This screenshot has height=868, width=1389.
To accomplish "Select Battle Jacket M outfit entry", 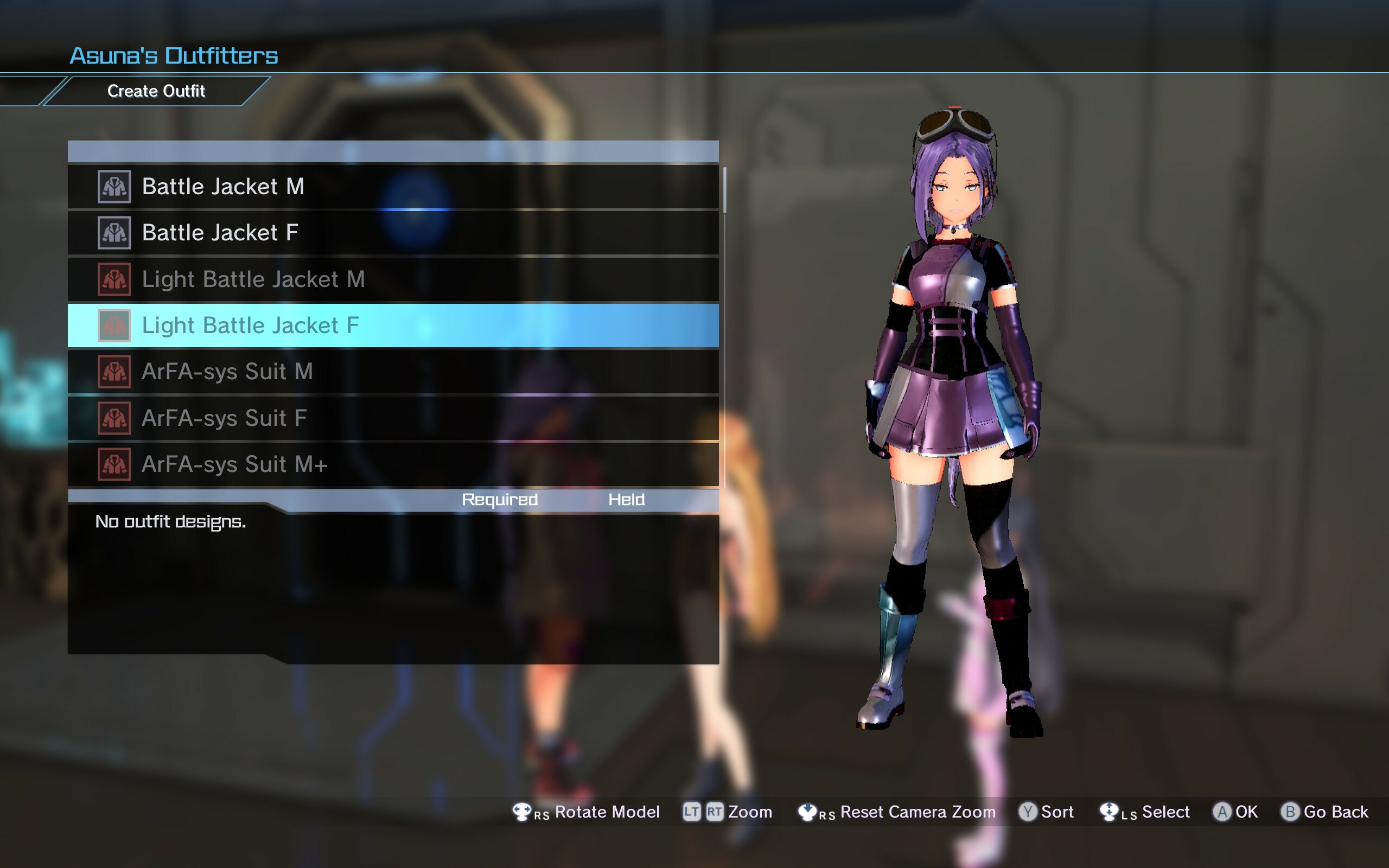I will coord(393,187).
